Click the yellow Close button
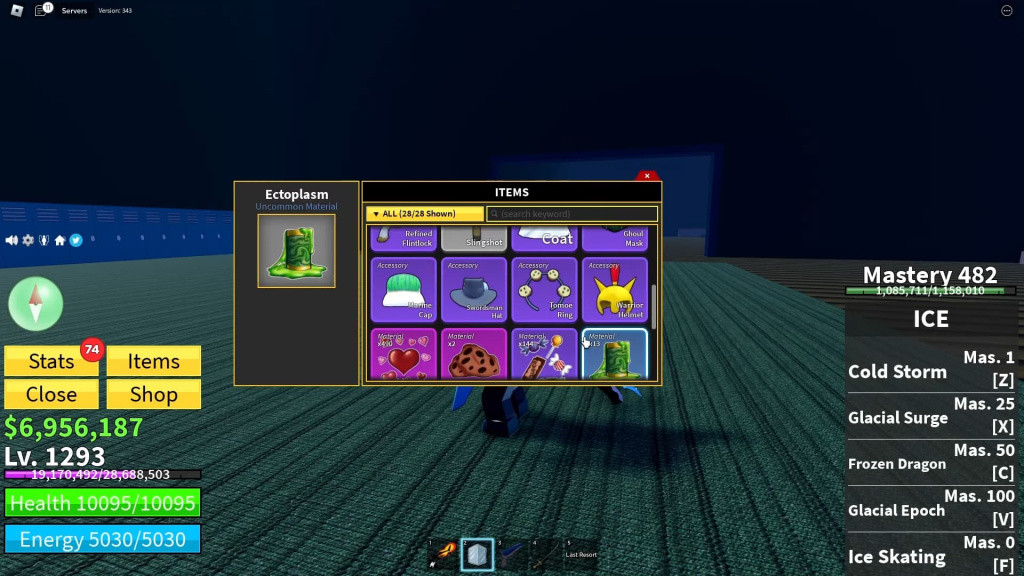 tap(51, 394)
